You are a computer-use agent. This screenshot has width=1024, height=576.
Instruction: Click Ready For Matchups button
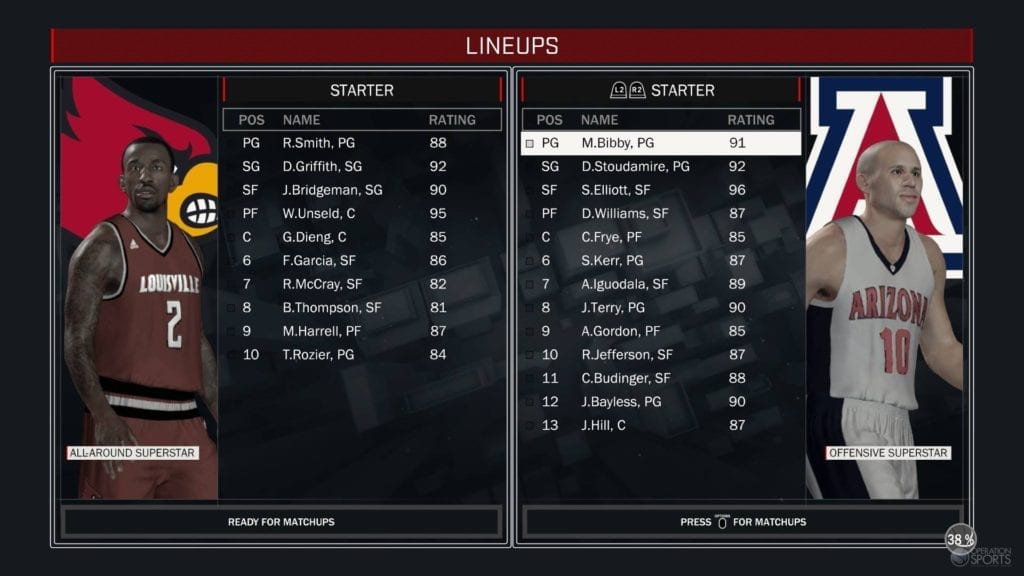click(281, 522)
